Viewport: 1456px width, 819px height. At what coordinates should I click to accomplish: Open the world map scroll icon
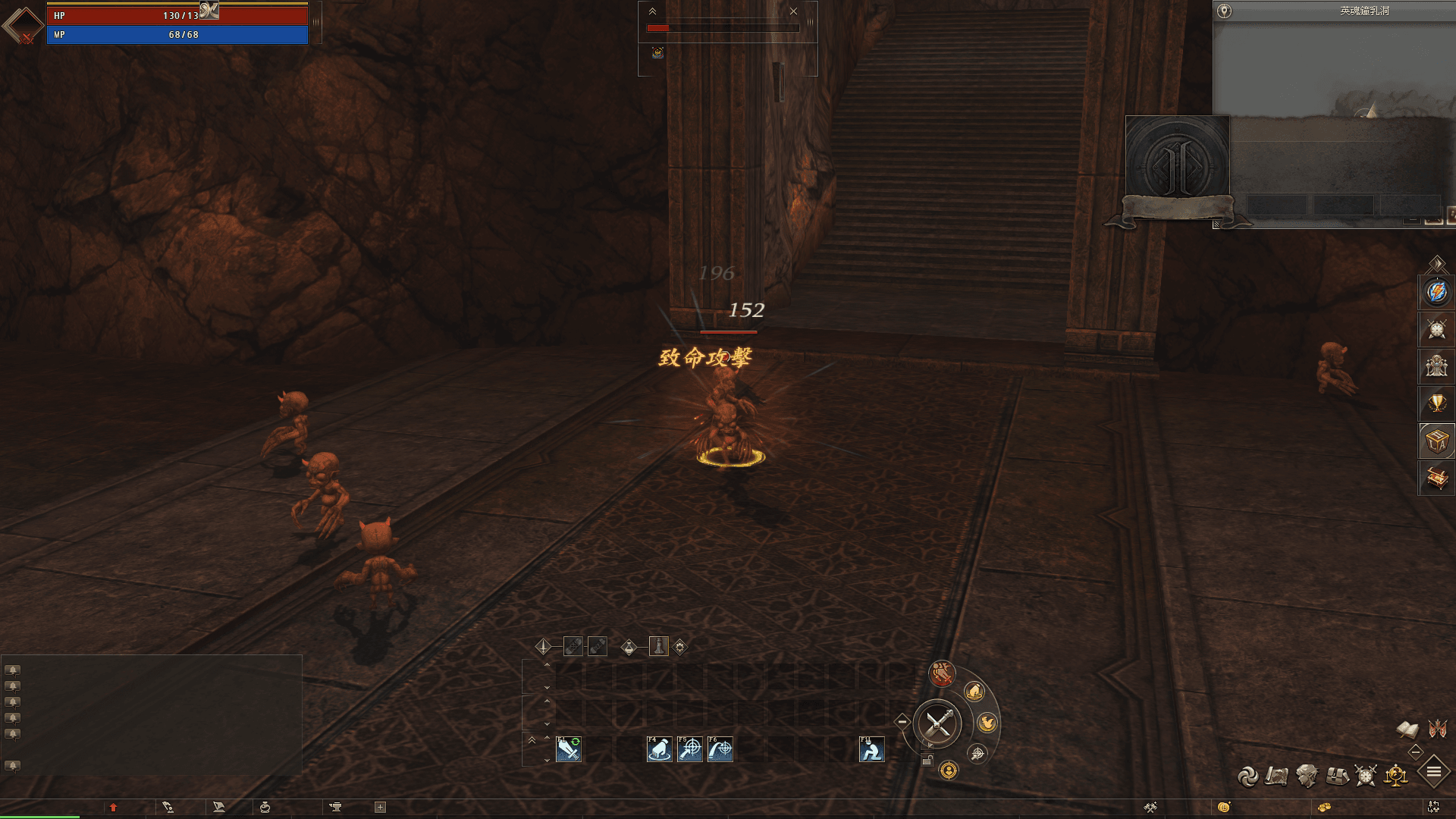[1277, 776]
